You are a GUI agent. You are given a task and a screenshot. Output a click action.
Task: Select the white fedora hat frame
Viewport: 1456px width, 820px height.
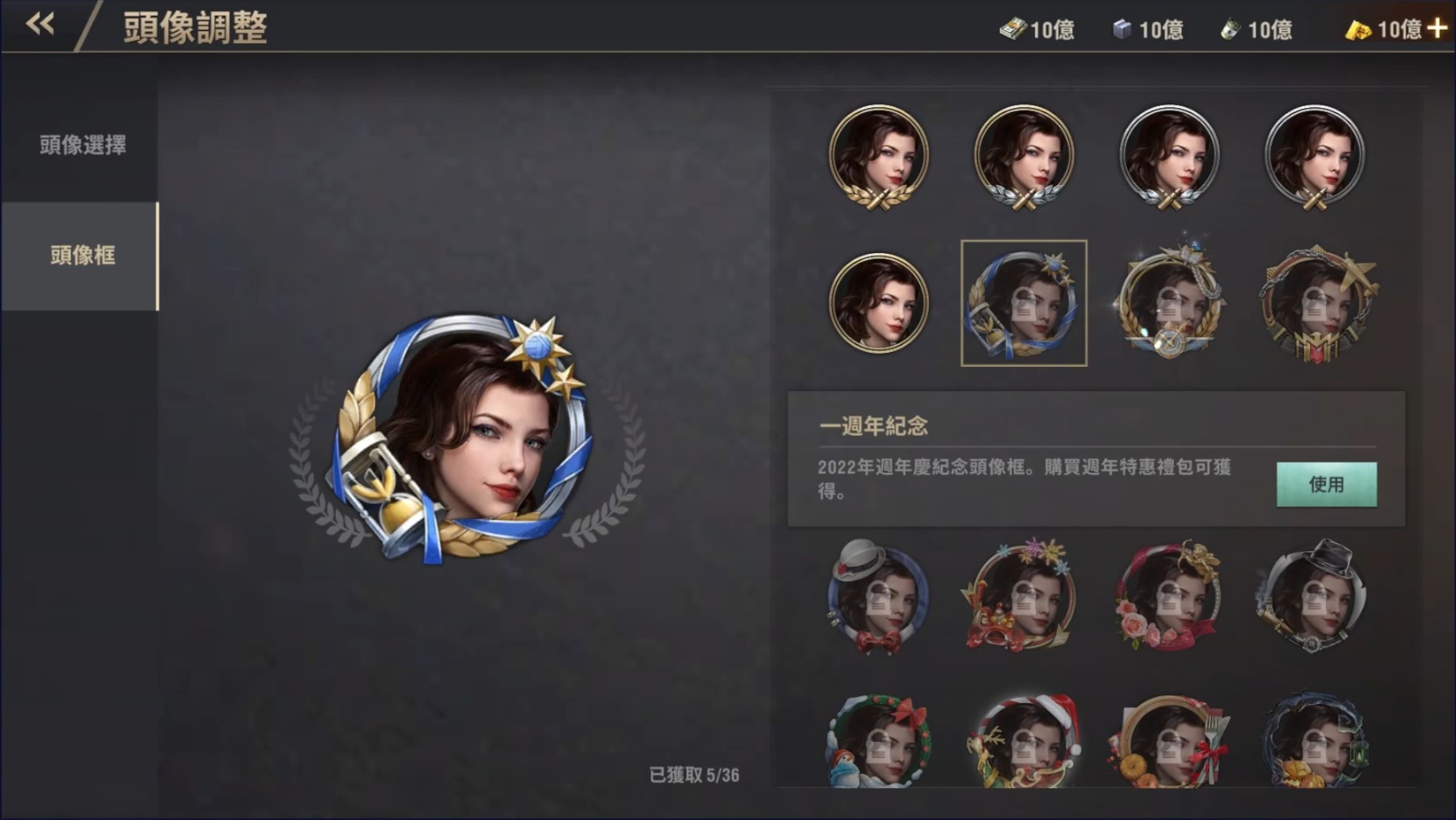[879, 597]
